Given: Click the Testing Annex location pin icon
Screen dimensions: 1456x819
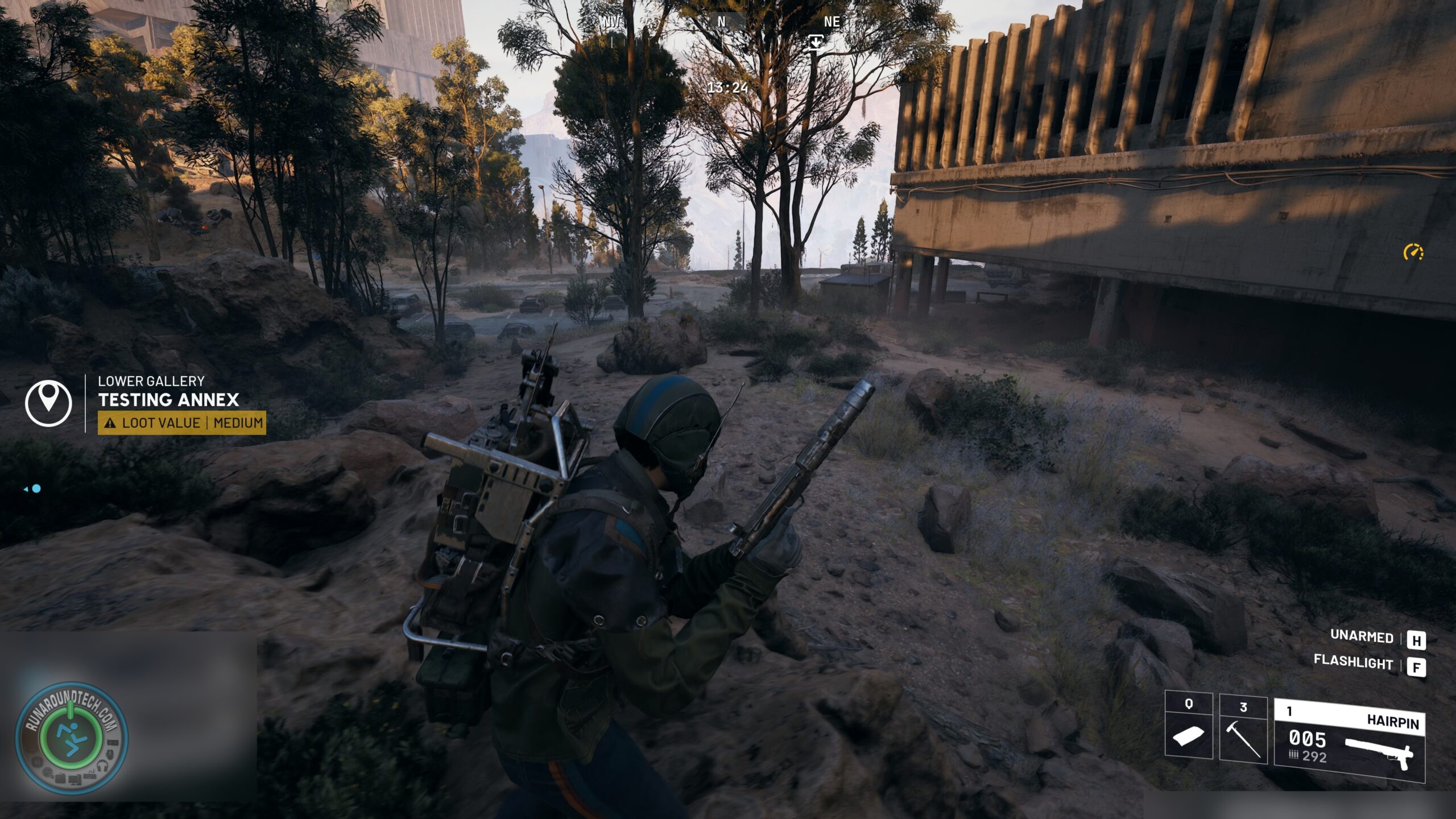Looking at the screenshot, I should coord(48,403).
